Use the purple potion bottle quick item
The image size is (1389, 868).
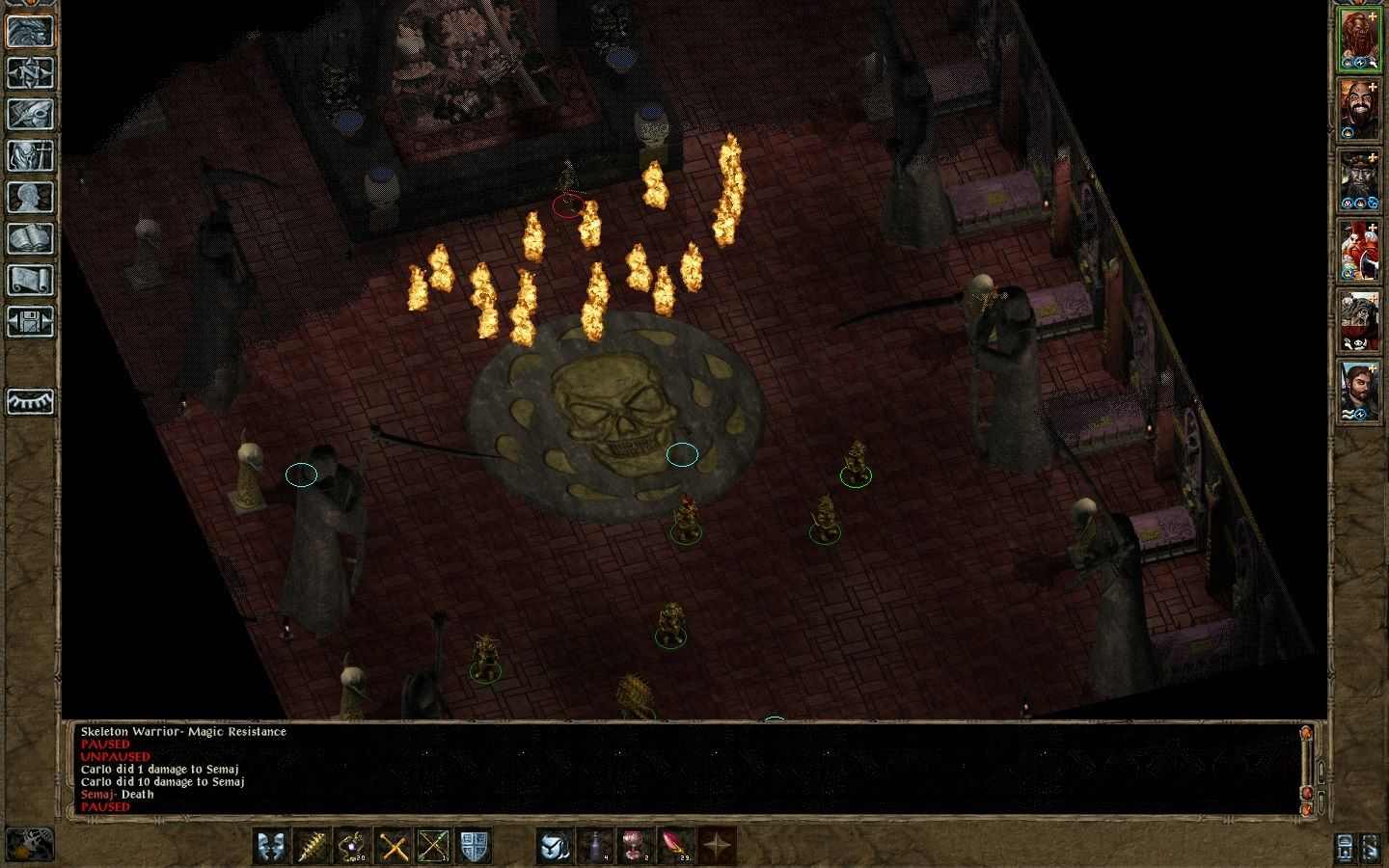[x=595, y=846]
